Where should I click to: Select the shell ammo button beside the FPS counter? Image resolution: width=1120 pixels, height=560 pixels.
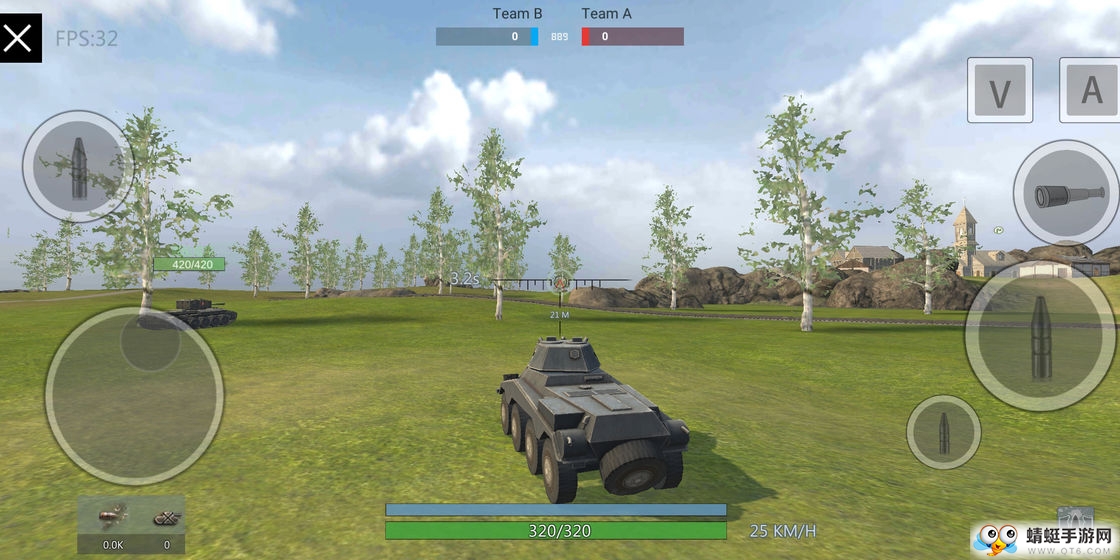(x=78, y=164)
